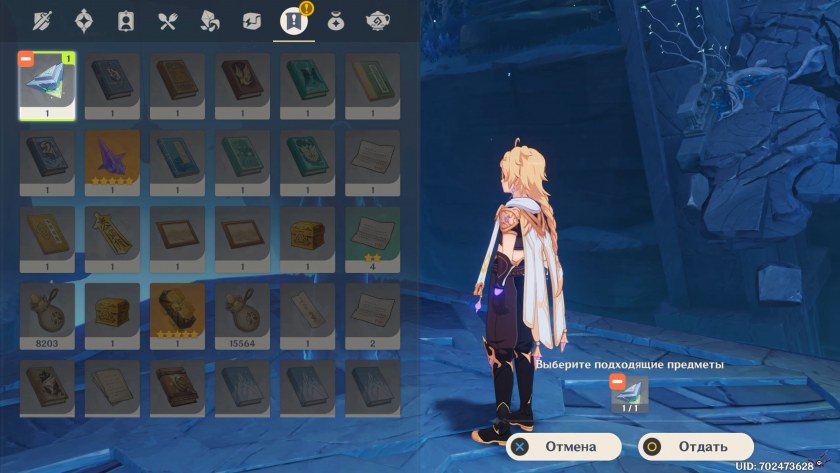Remove the shard from the 1/1 submission slot

(617, 383)
